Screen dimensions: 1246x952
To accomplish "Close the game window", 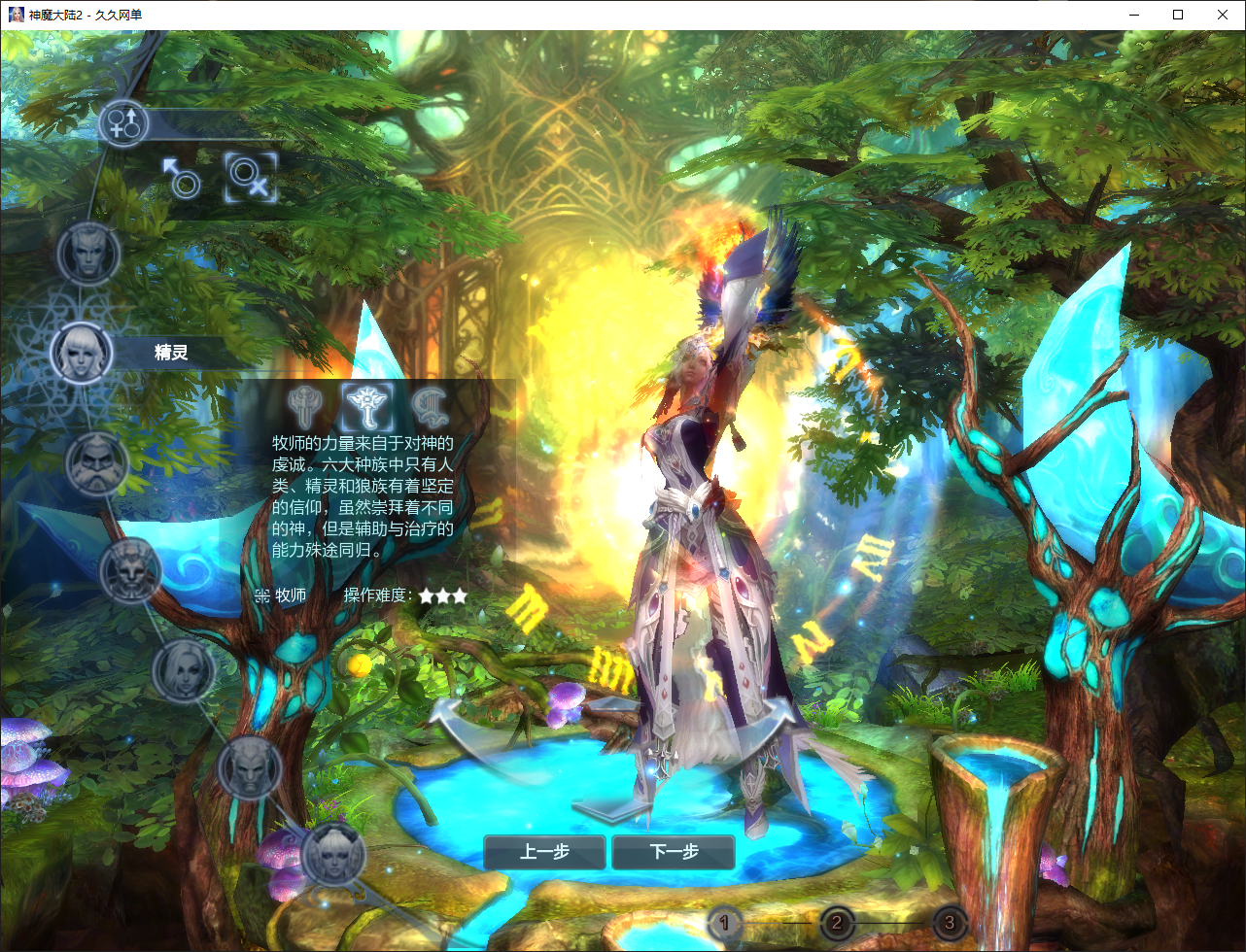I will (x=1223, y=15).
